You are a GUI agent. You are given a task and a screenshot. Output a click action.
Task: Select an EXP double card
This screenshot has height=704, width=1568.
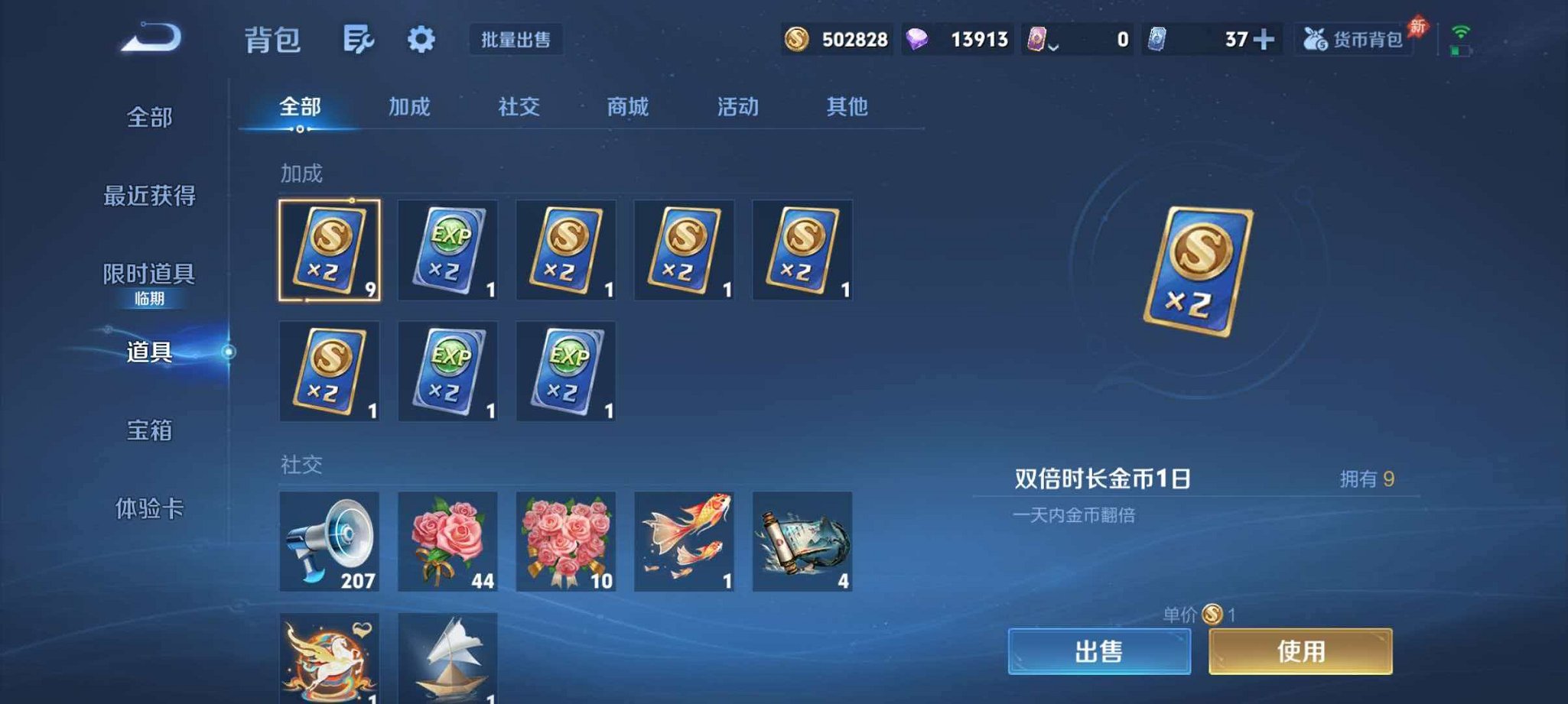pyautogui.click(x=447, y=250)
